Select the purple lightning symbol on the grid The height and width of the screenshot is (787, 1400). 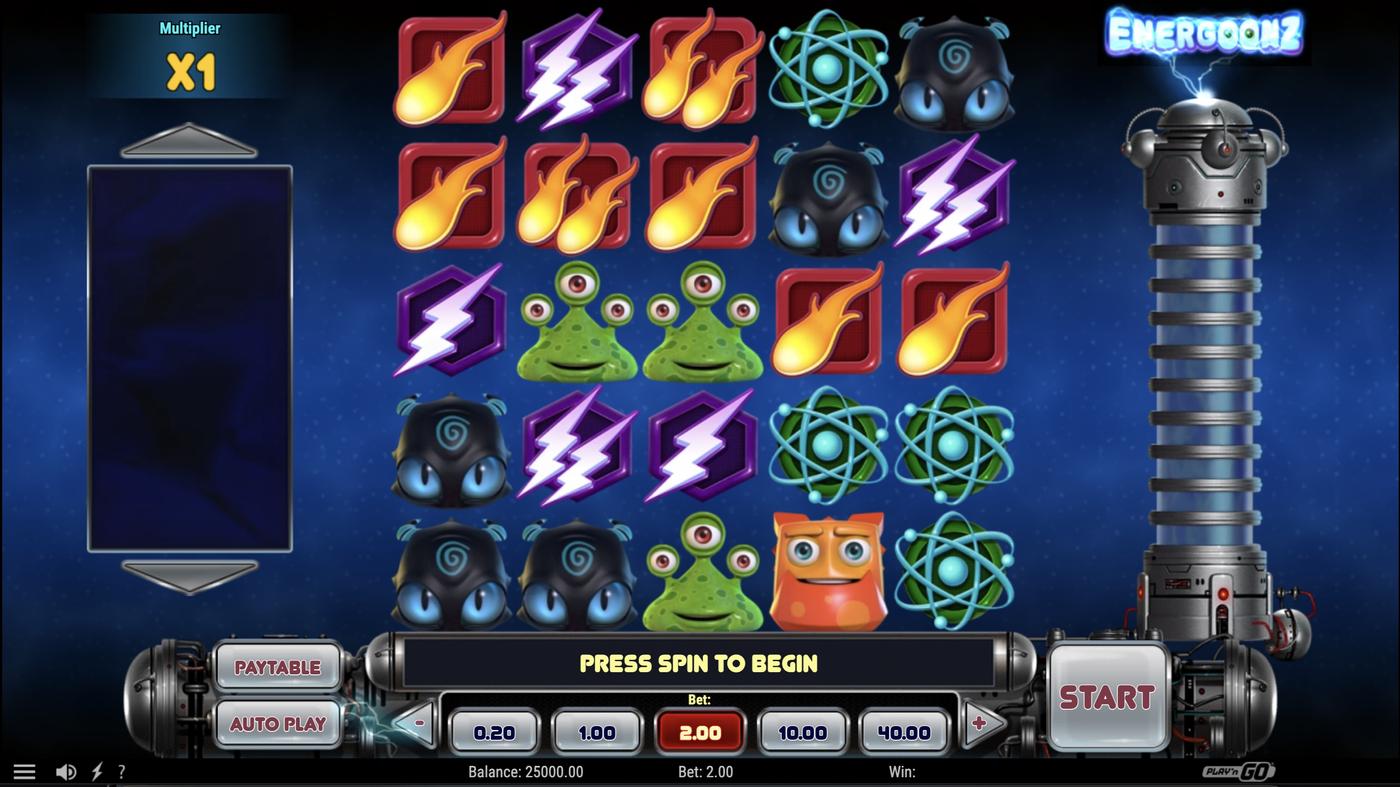pyautogui.click(x=575, y=68)
